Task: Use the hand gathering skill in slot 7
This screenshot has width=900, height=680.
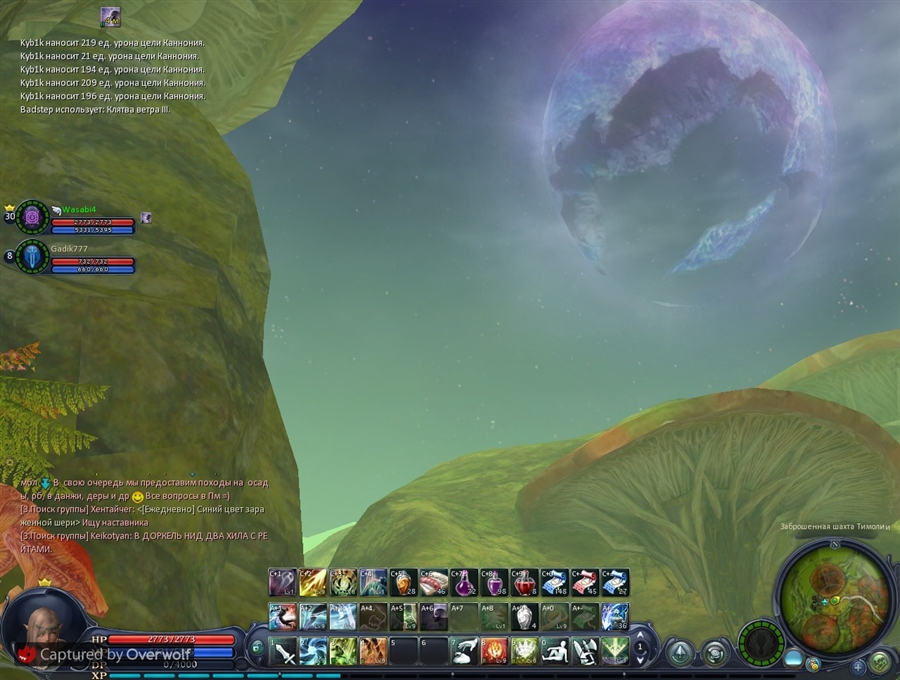Action: (464, 651)
